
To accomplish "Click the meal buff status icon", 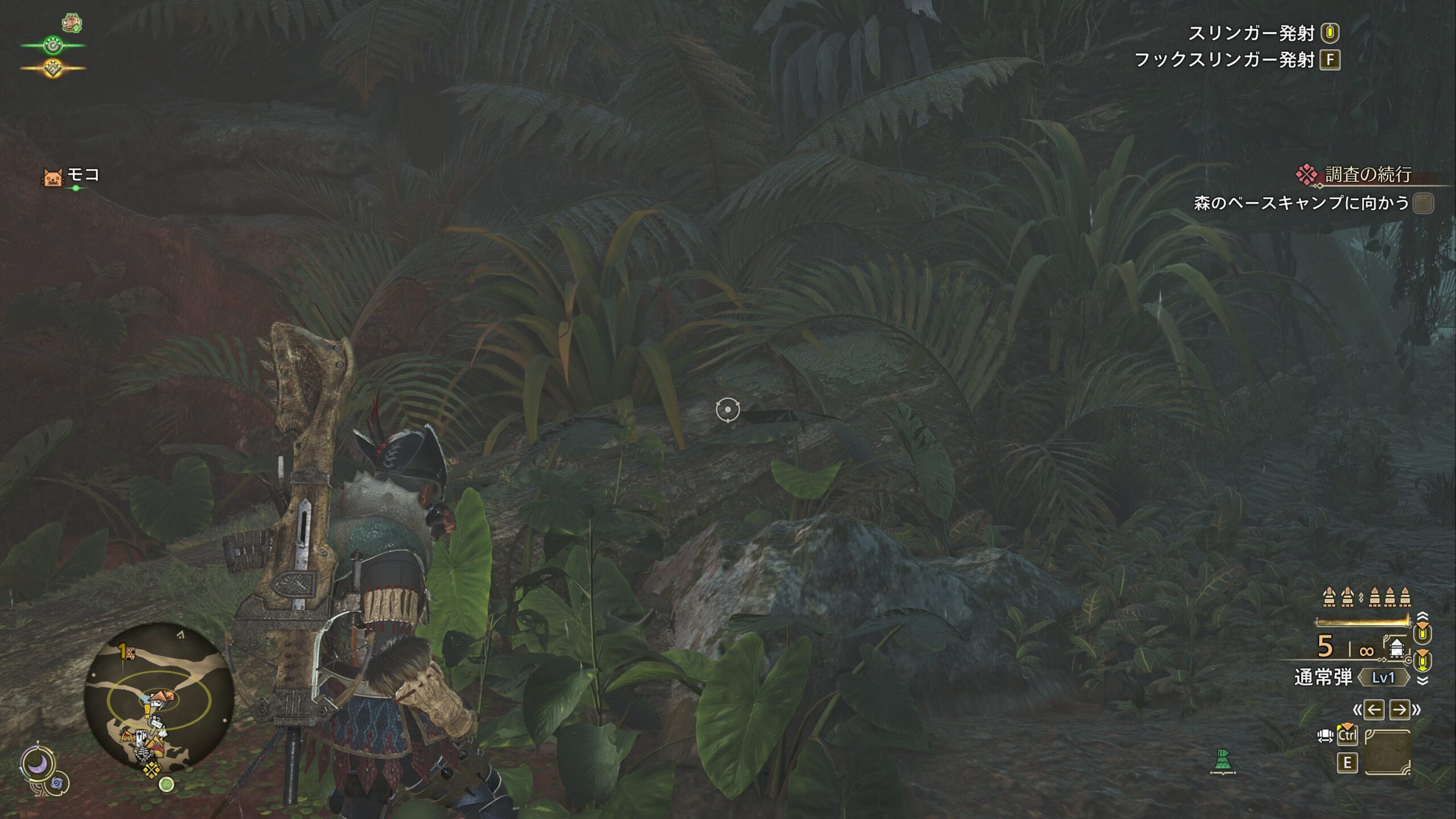I will pos(72,23).
